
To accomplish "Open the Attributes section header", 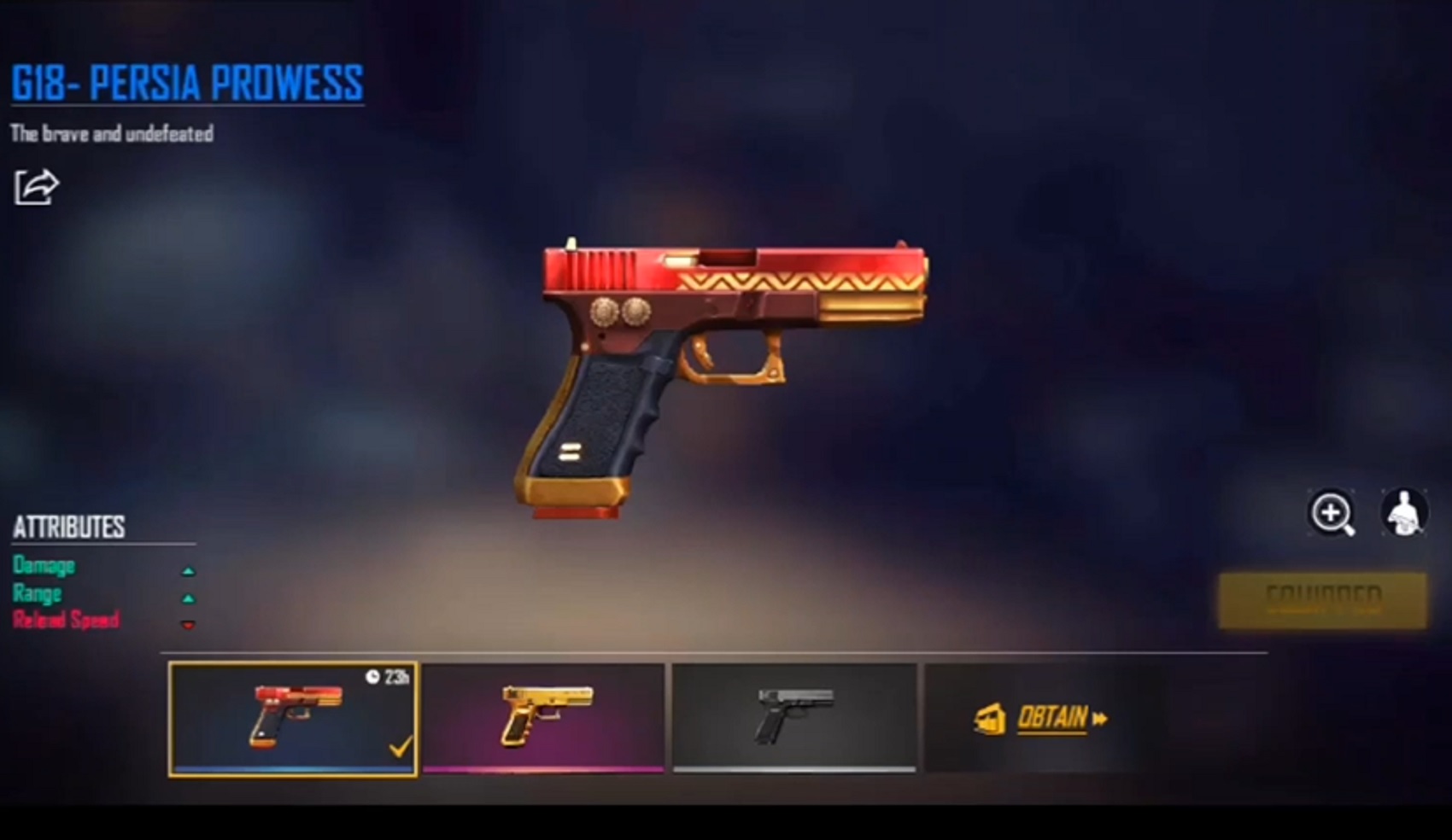I will tap(67, 527).
